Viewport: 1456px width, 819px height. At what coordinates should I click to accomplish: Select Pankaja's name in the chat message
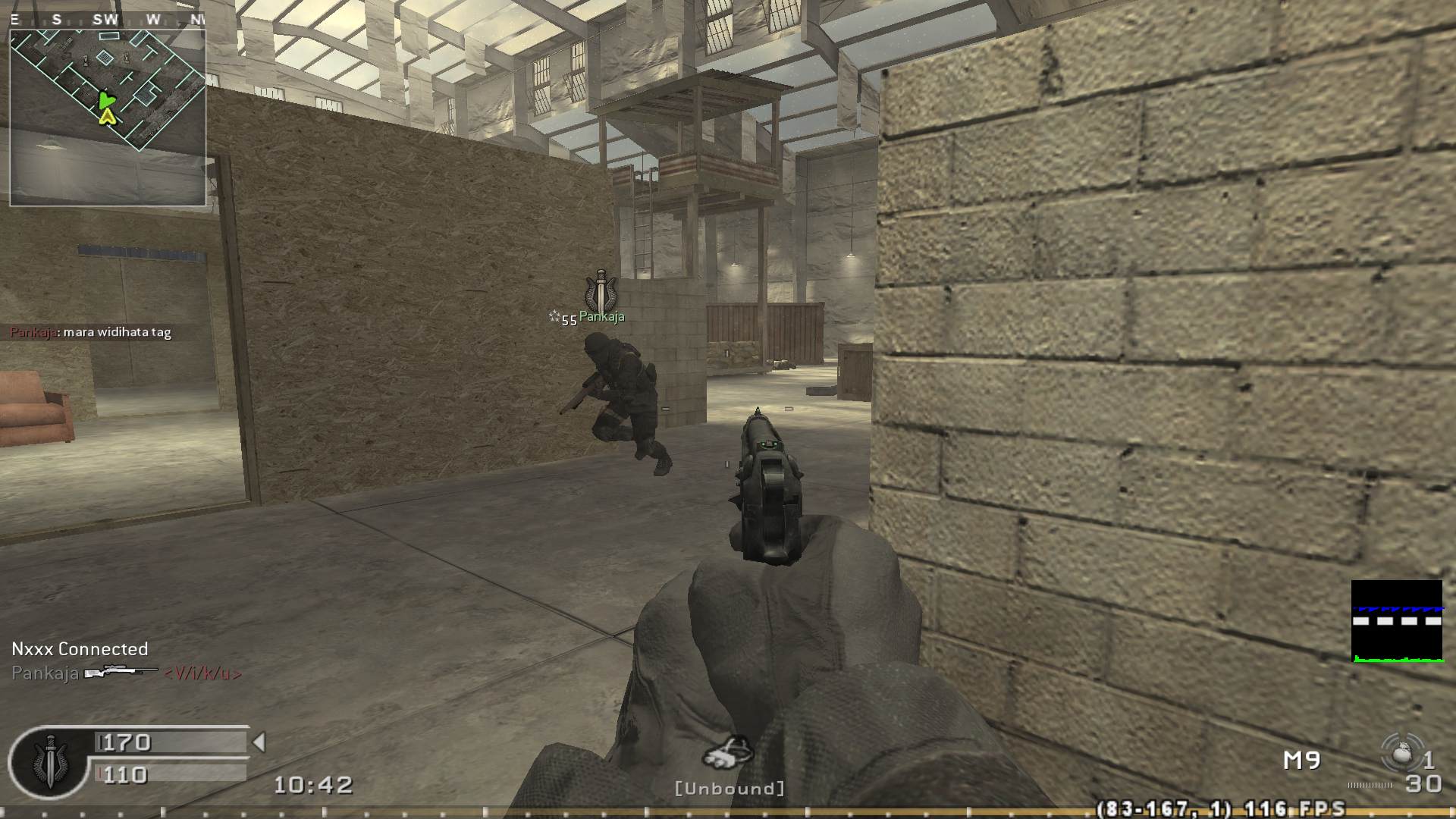31,331
